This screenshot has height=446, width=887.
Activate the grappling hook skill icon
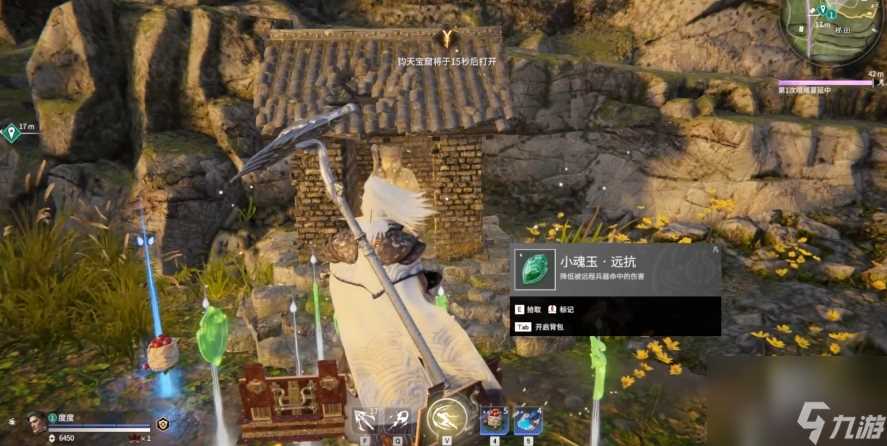(x=364, y=420)
